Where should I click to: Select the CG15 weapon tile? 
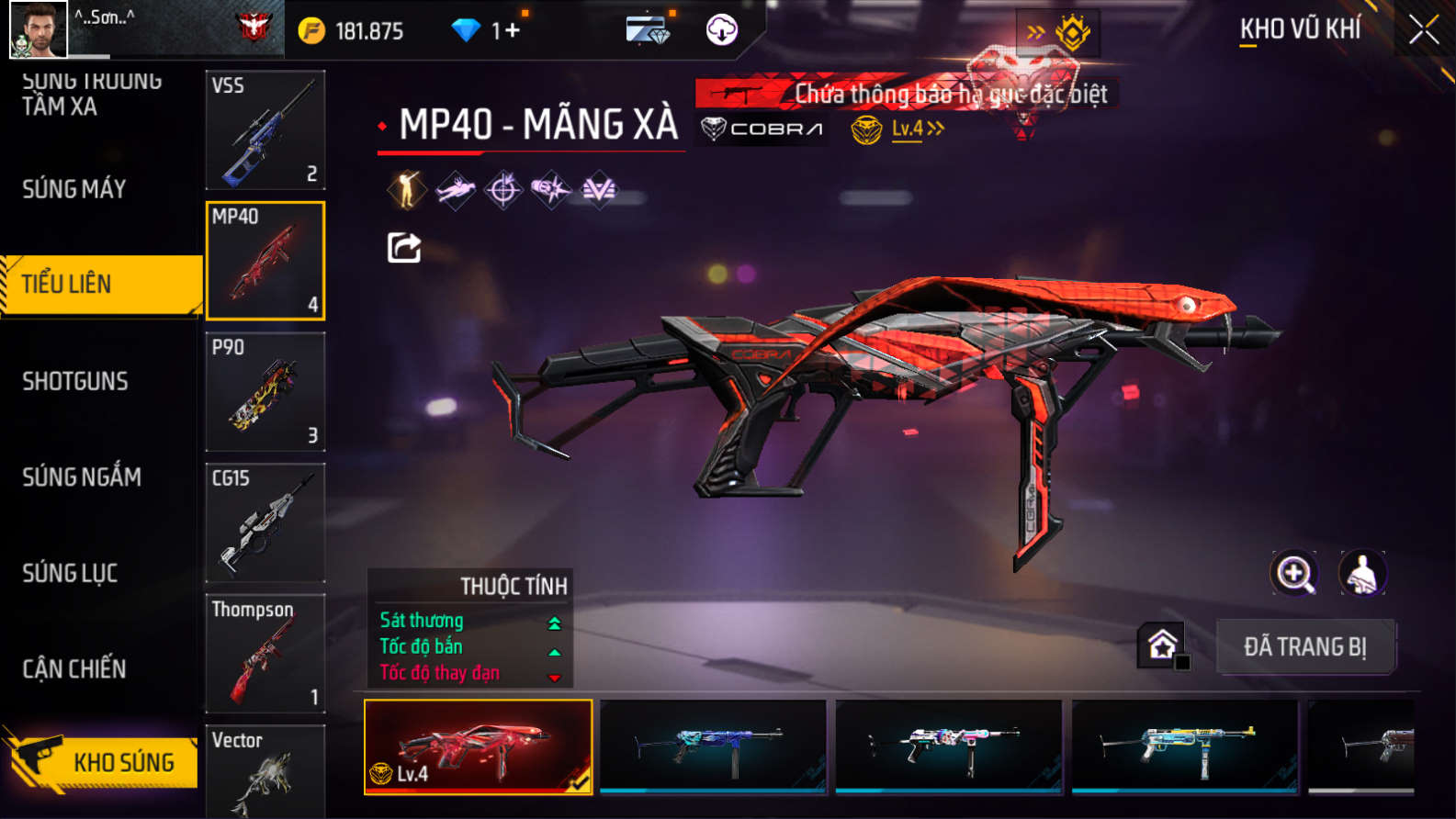[x=265, y=522]
